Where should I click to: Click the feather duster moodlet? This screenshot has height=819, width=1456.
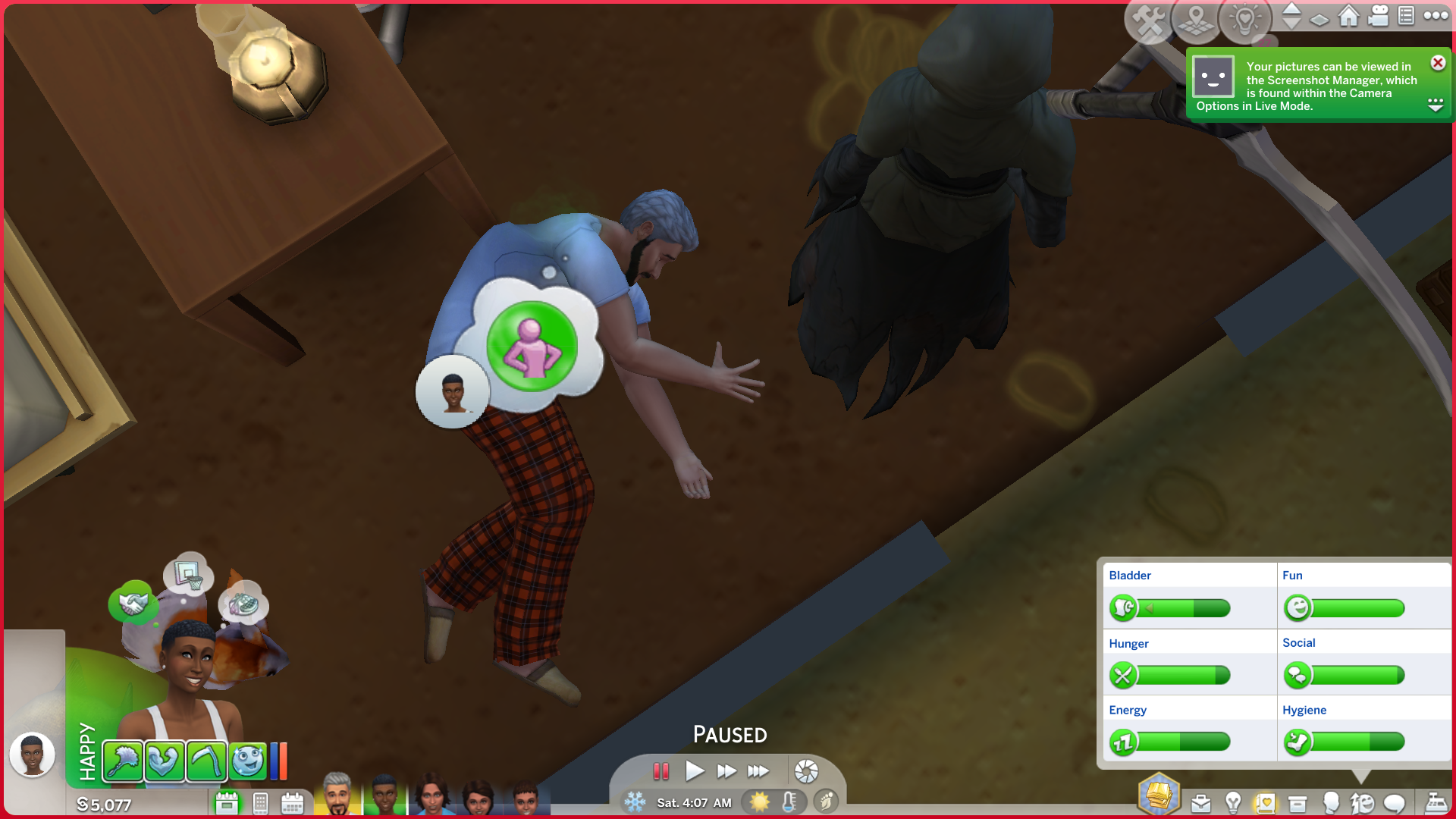[x=122, y=761]
